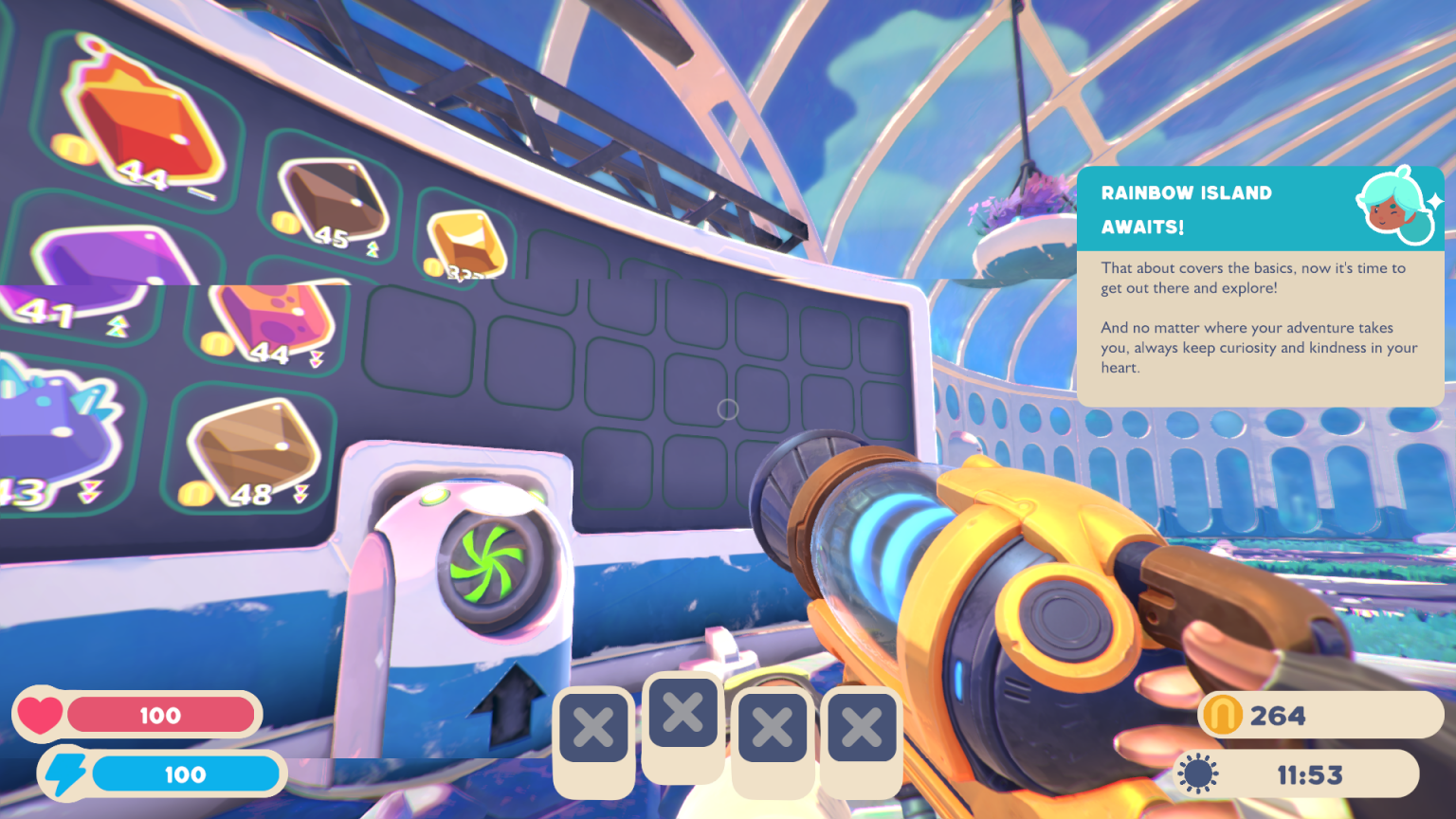Click the second raised vac-tank X slot
Viewport: 1456px width, 819px height.
click(682, 714)
